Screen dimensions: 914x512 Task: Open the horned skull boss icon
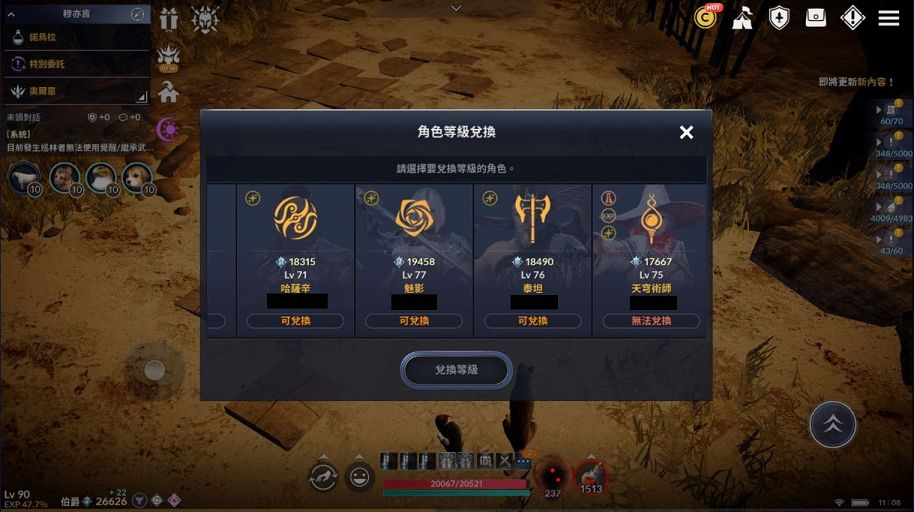[205, 19]
